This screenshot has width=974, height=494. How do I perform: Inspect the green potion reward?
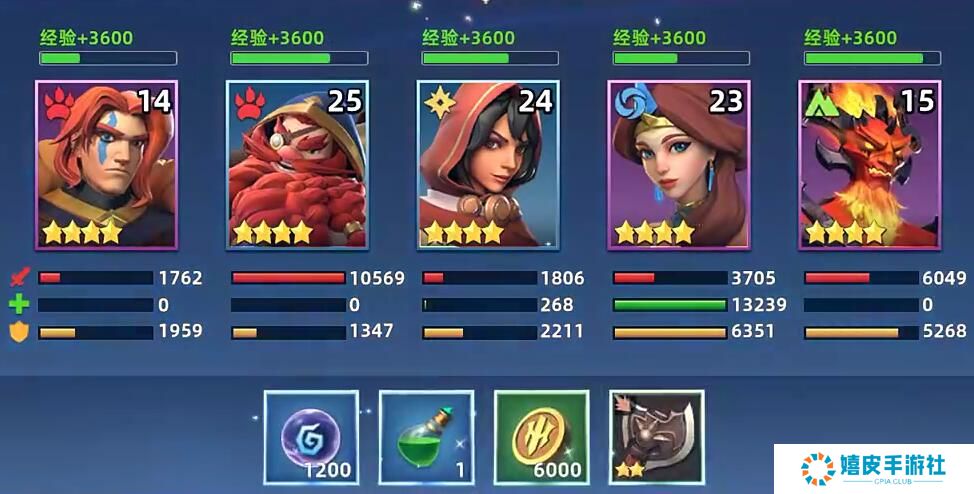(426, 437)
